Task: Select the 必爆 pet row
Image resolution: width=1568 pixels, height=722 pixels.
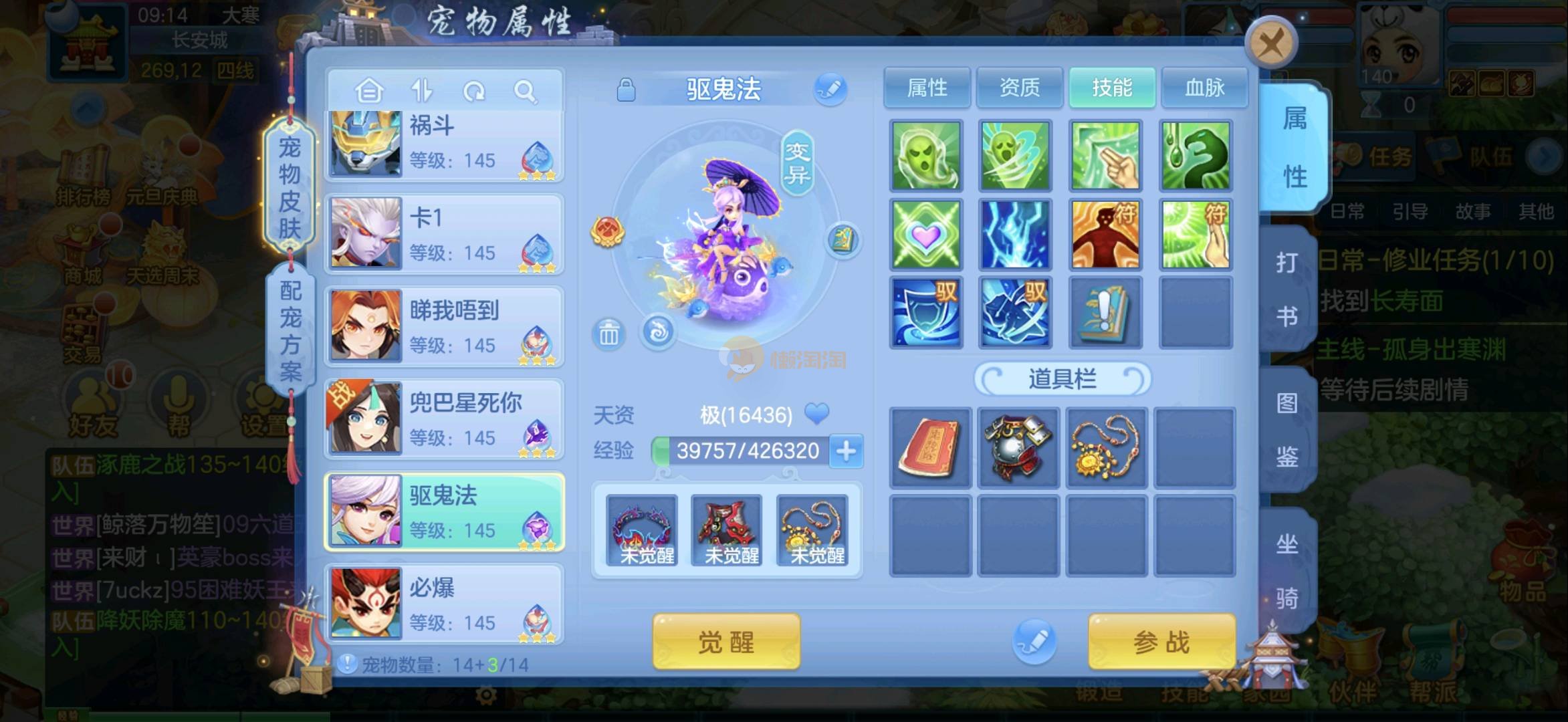Action: click(445, 604)
